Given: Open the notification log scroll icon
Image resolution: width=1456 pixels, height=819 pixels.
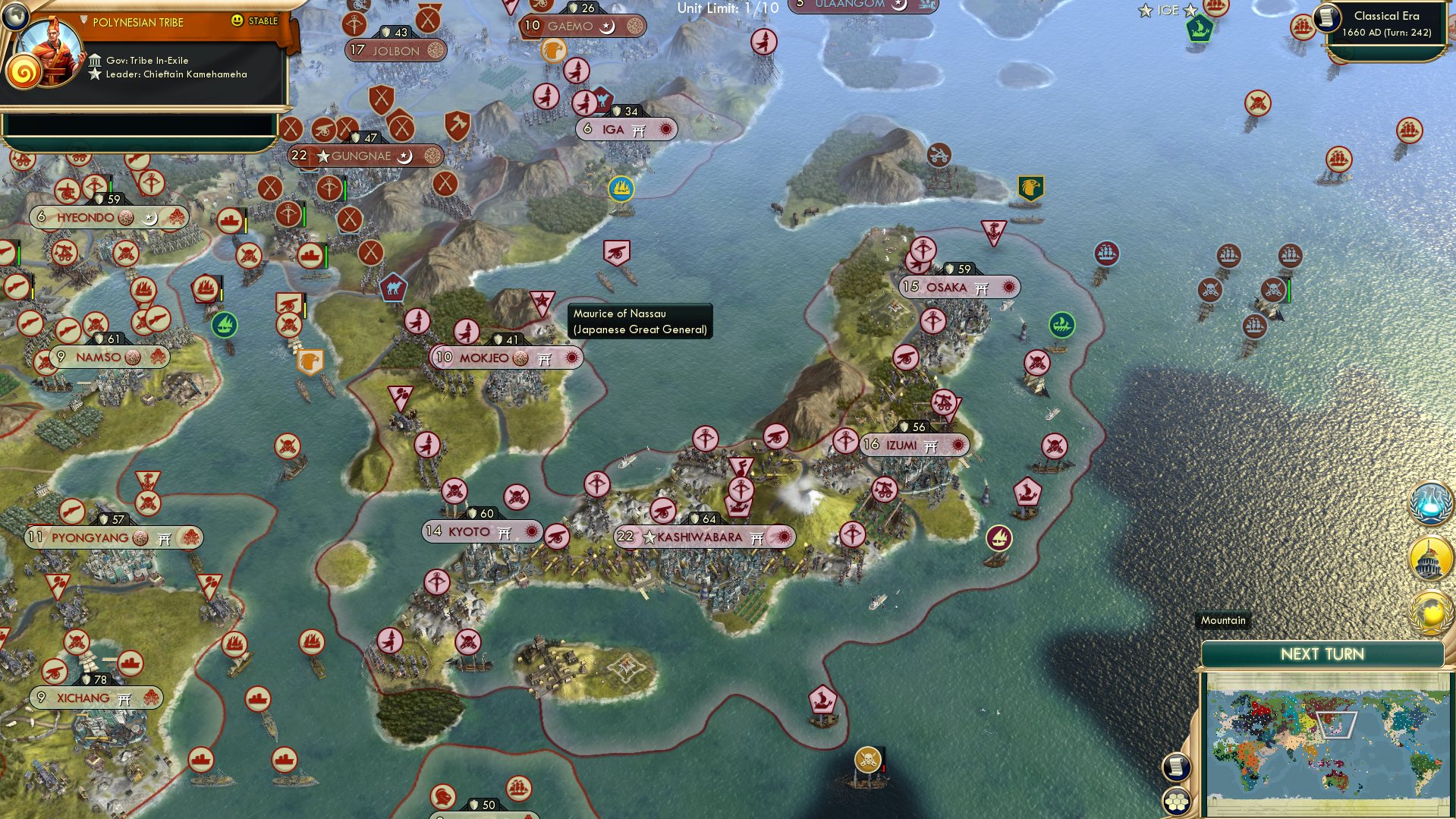Looking at the screenshot, I should click(1178, 767).
